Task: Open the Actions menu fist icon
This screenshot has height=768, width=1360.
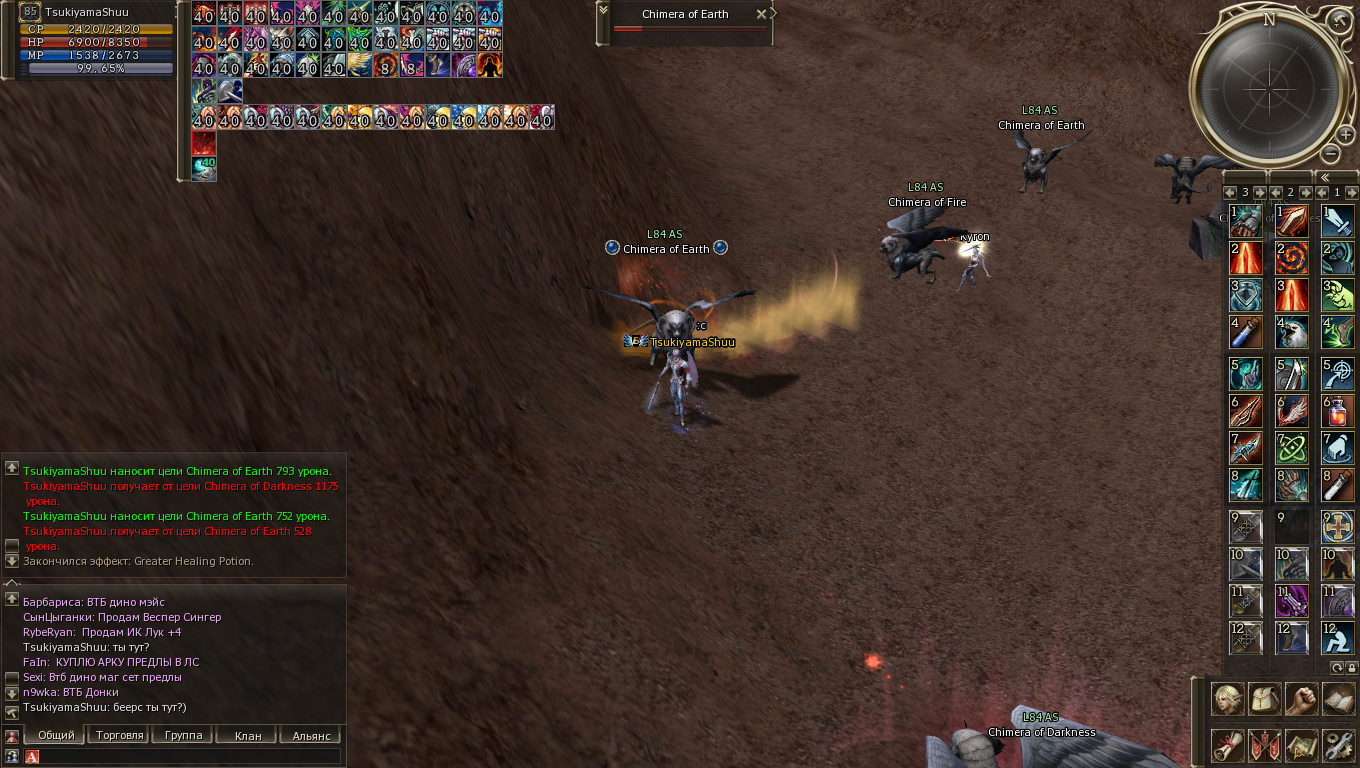Action: (1301, 698)
